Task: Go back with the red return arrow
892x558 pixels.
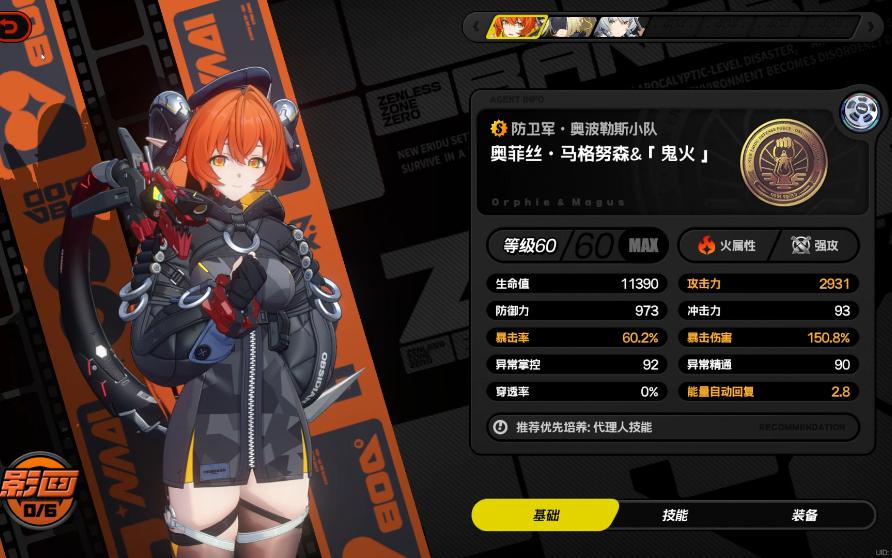Action: (x=12, y=29)
